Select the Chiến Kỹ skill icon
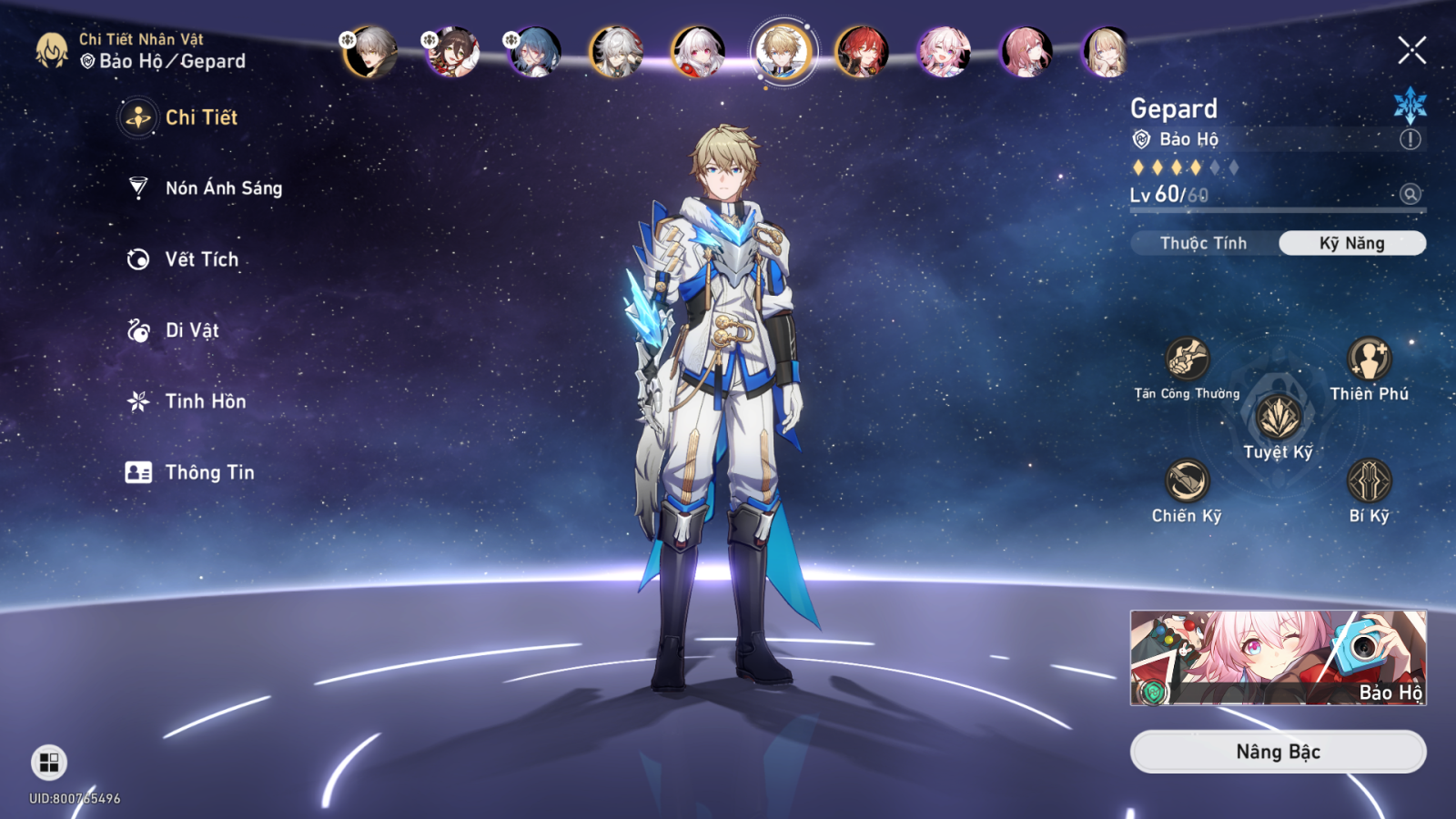This screenshot has height=819, width=1456. pyautogui.click(x=1187, y=480)
